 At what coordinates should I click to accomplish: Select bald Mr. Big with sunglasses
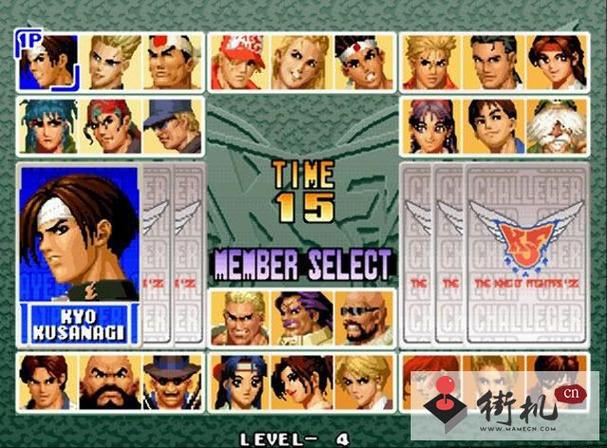coord(360,318)
